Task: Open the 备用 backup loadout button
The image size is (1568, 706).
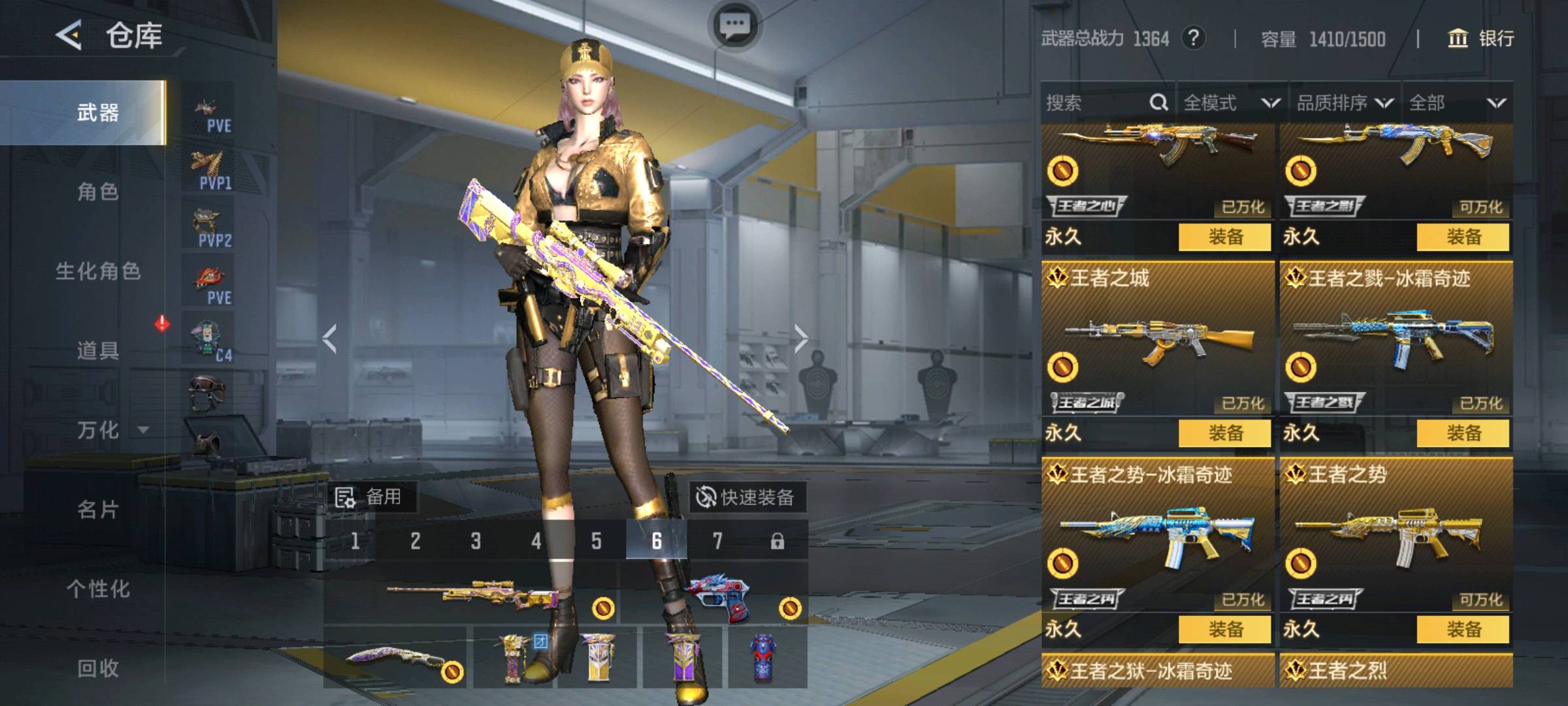Action: [370, 497]
